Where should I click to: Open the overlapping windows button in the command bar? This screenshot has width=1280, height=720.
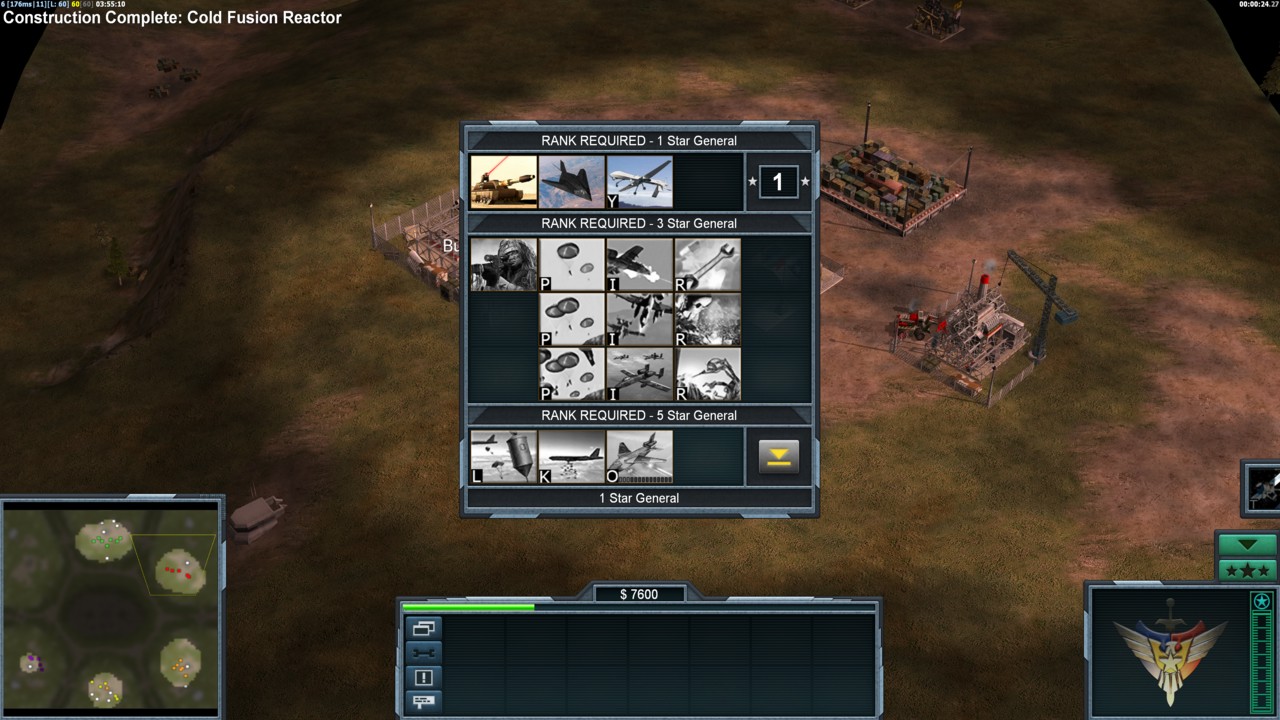(423, 629)
